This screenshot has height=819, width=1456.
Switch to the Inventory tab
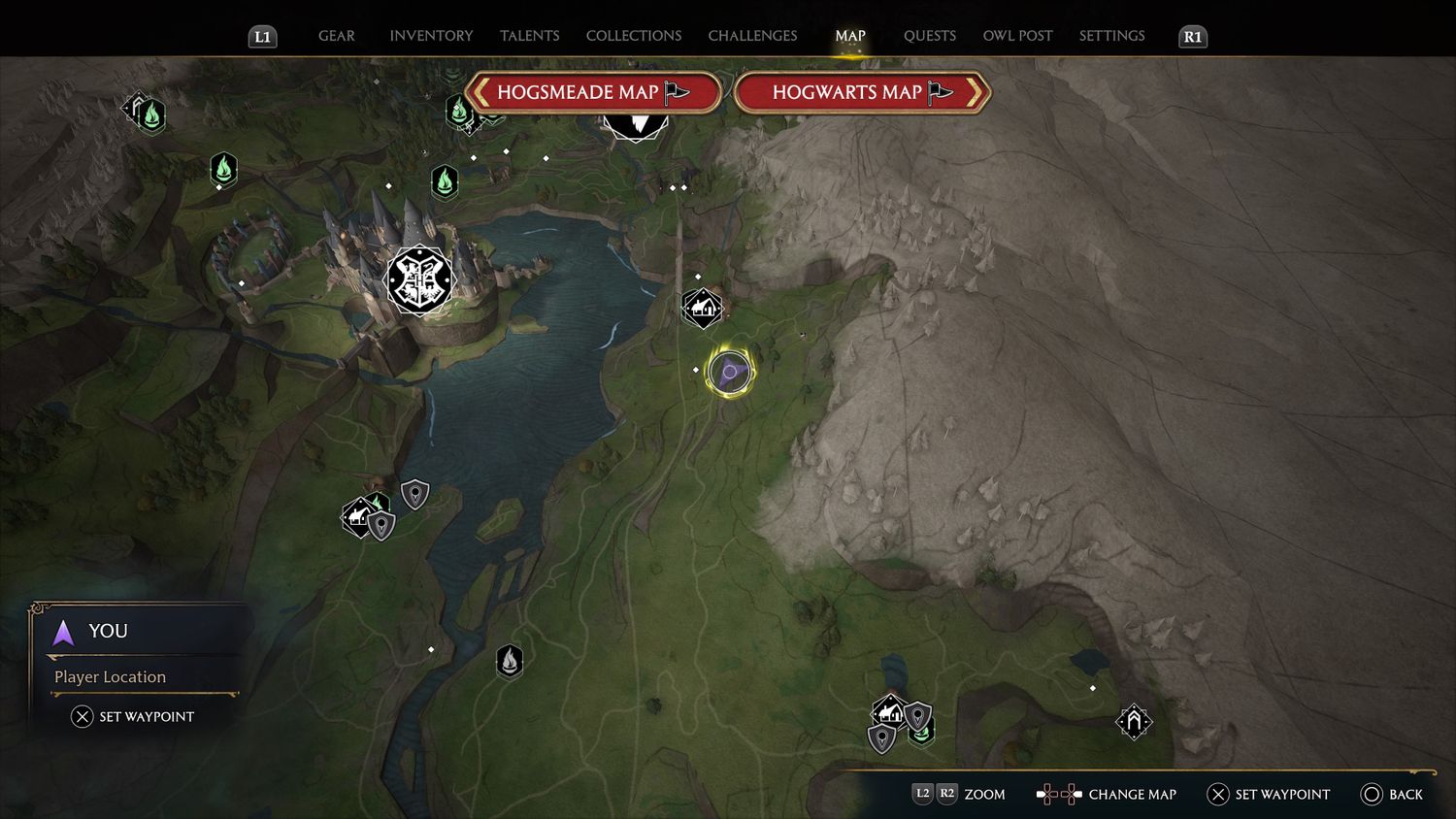coord(431,36)
